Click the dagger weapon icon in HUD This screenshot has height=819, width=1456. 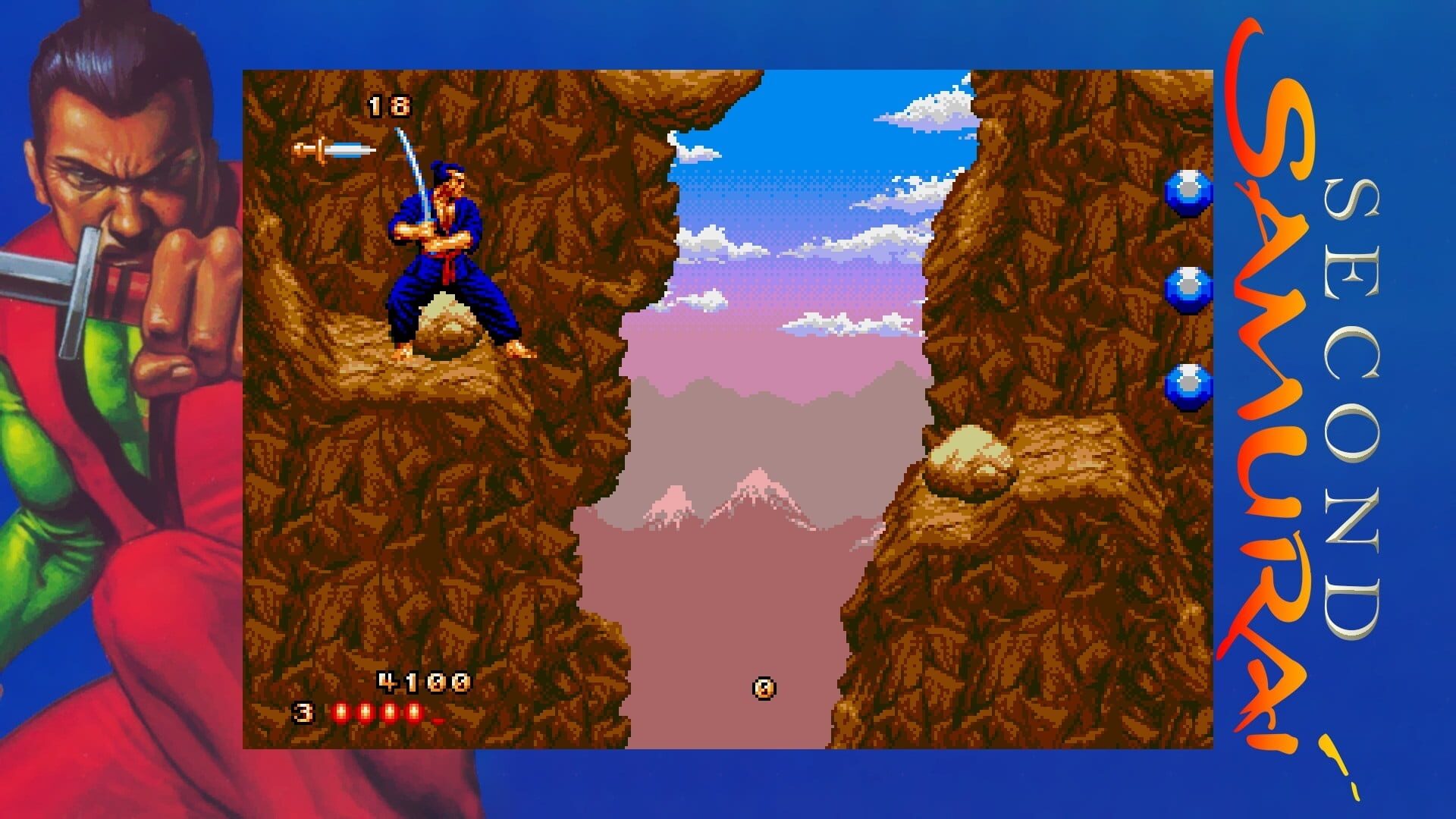[x=334, y=150]
